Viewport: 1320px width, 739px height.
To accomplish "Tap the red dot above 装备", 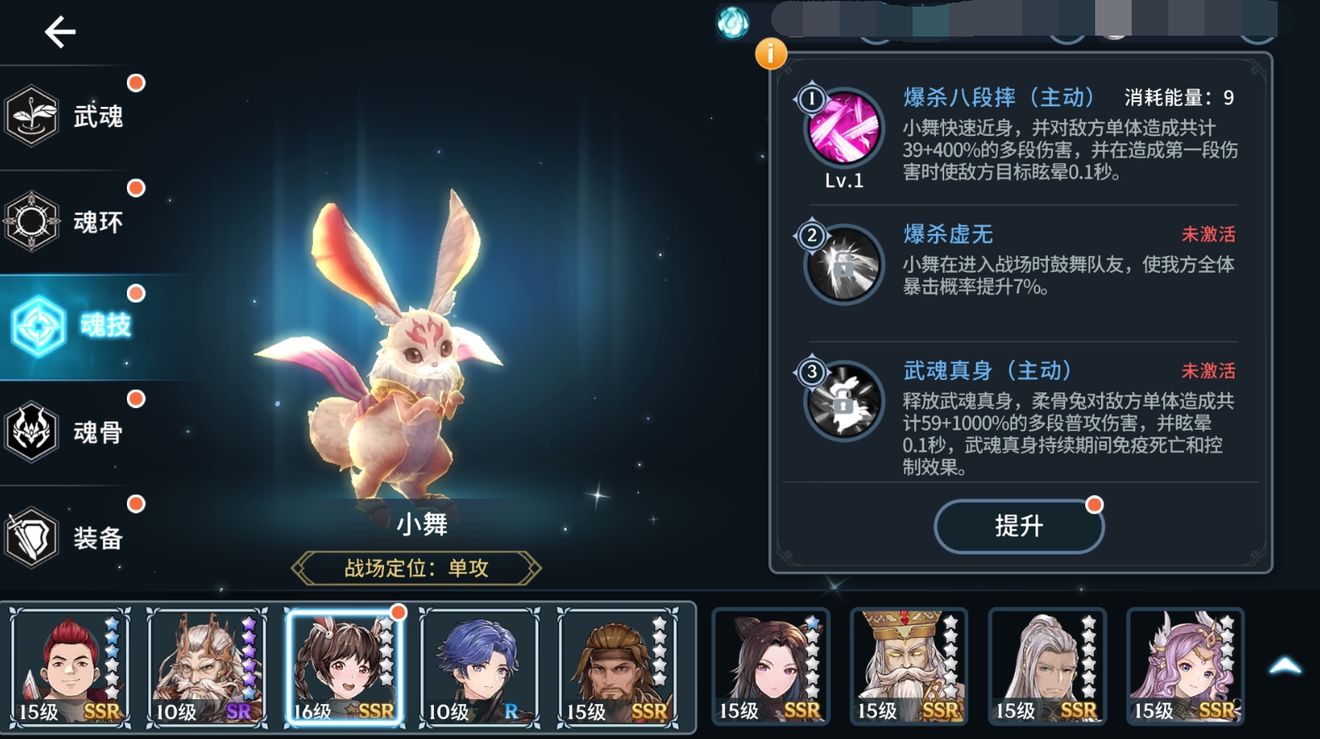I will coord(135,505).
